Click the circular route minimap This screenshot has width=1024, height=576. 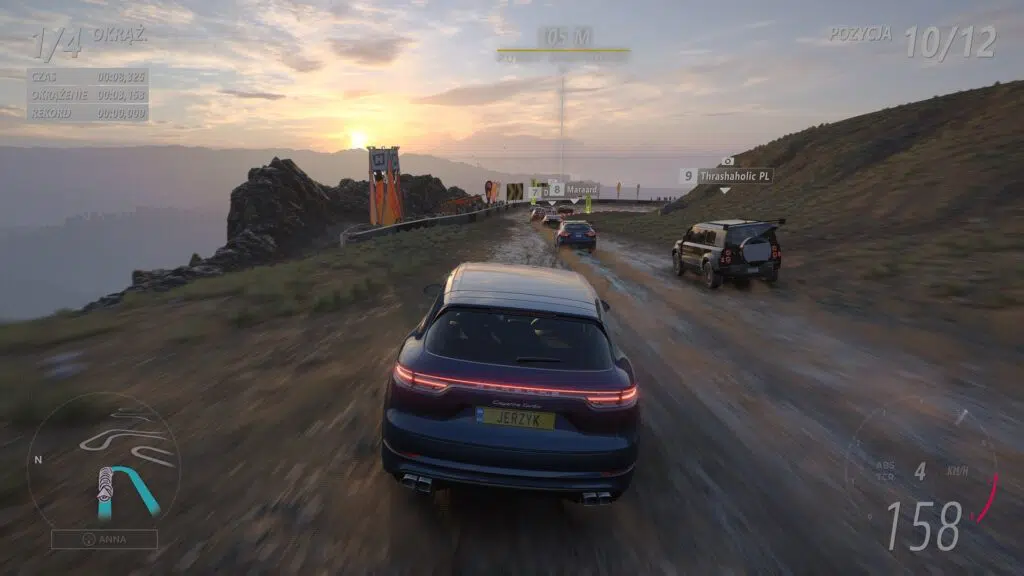pyautogui.click(x=103, y=461)
